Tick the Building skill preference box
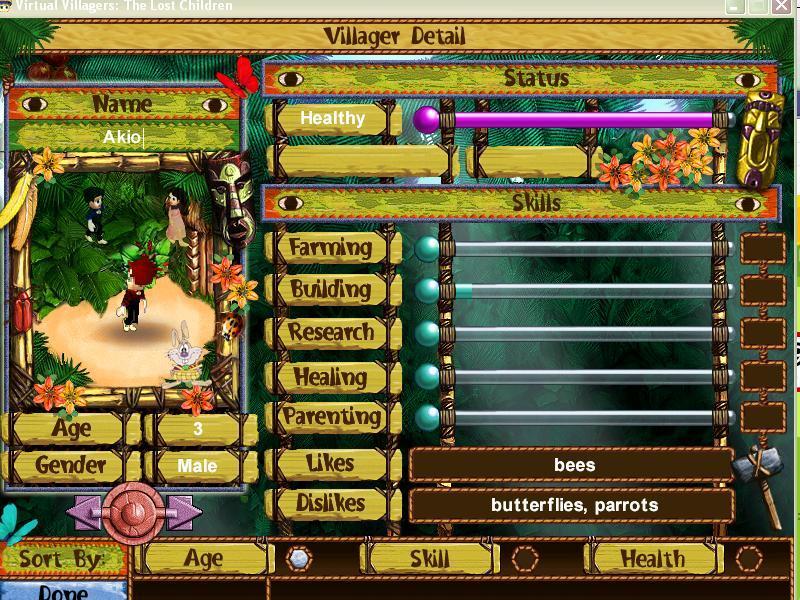 click(762, 290)
